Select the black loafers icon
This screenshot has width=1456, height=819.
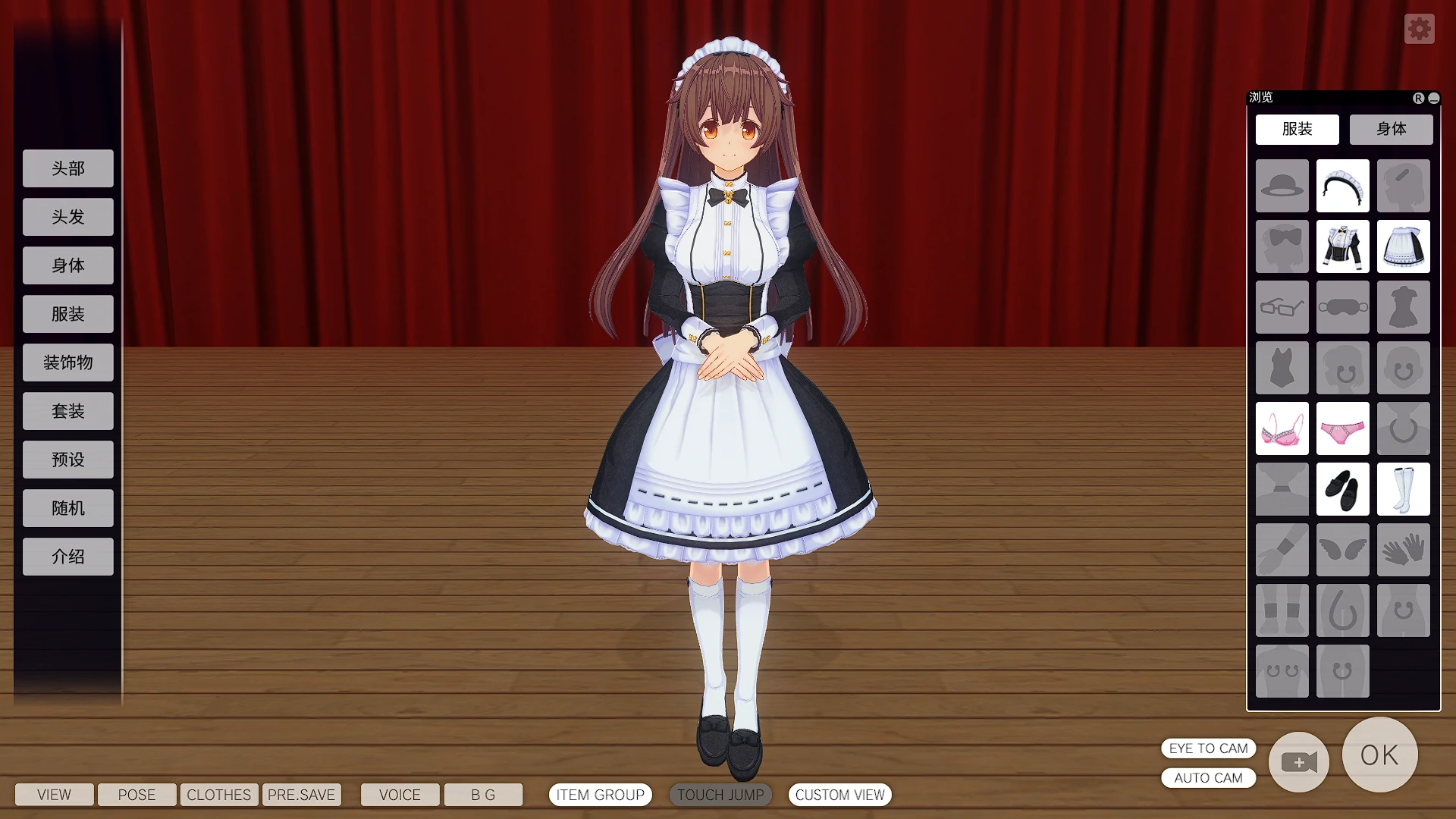pyautogui.click(x=1342, y=489)
